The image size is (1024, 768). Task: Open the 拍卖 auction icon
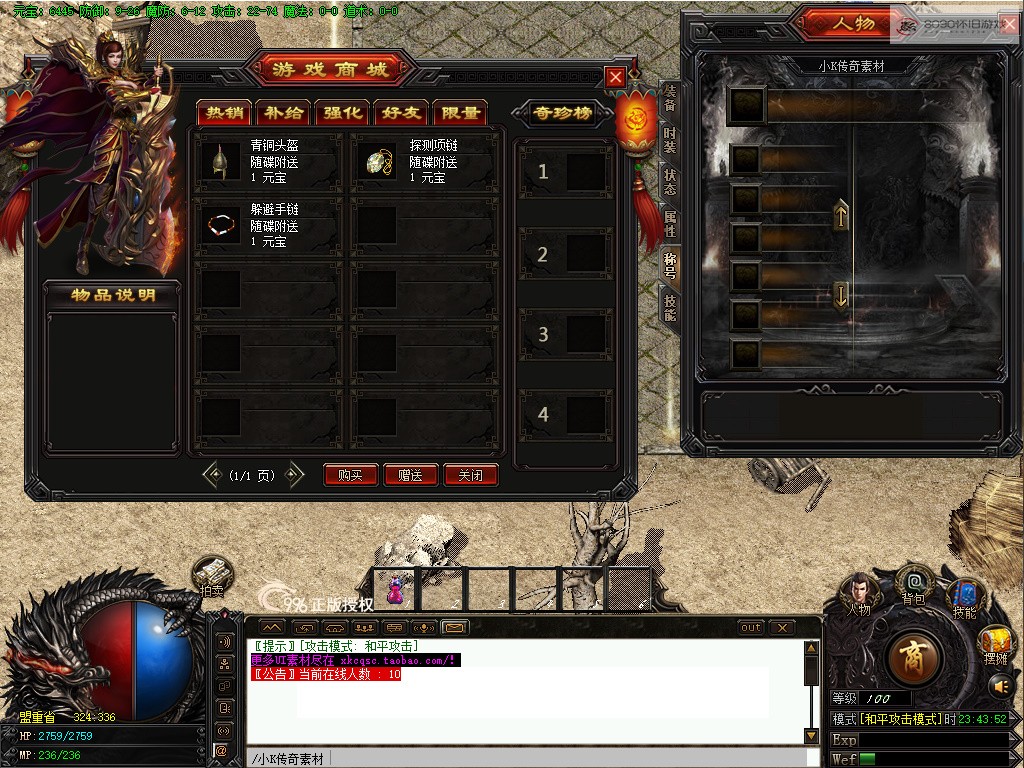[213, 578]
